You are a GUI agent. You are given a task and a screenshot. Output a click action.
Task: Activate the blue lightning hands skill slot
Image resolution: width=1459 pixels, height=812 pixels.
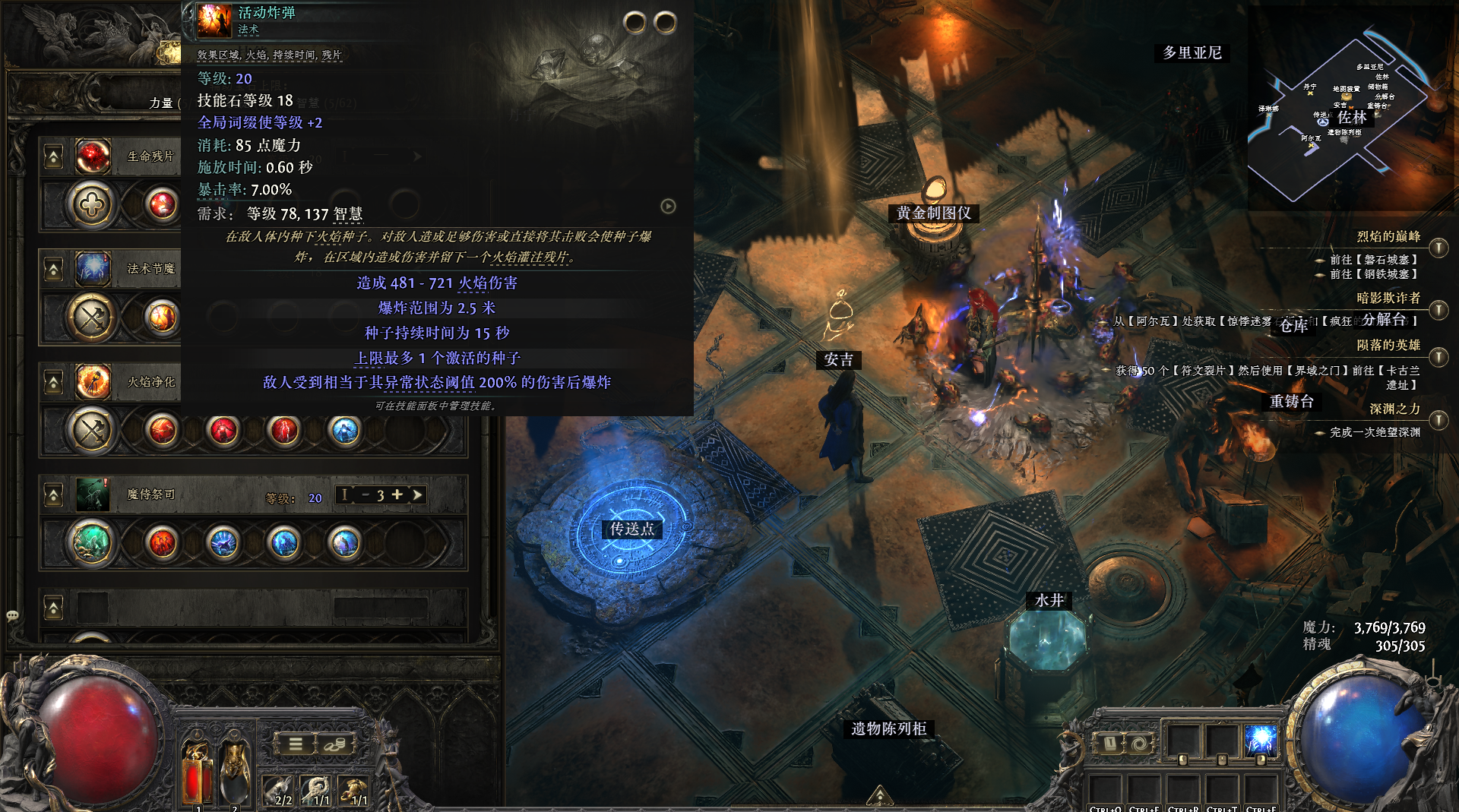[x=1260, y=739]
